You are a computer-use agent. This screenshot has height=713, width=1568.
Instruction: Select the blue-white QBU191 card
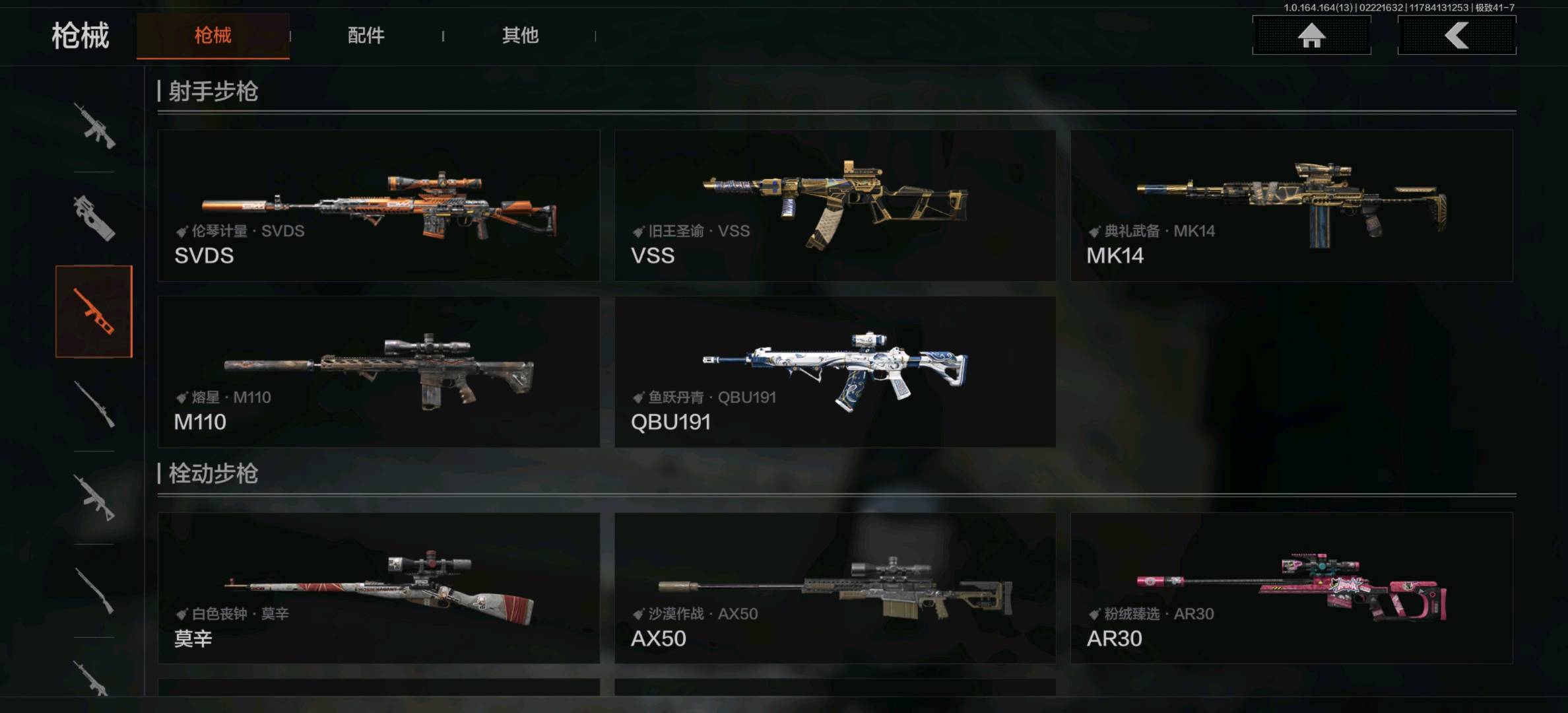coord(835,372)
